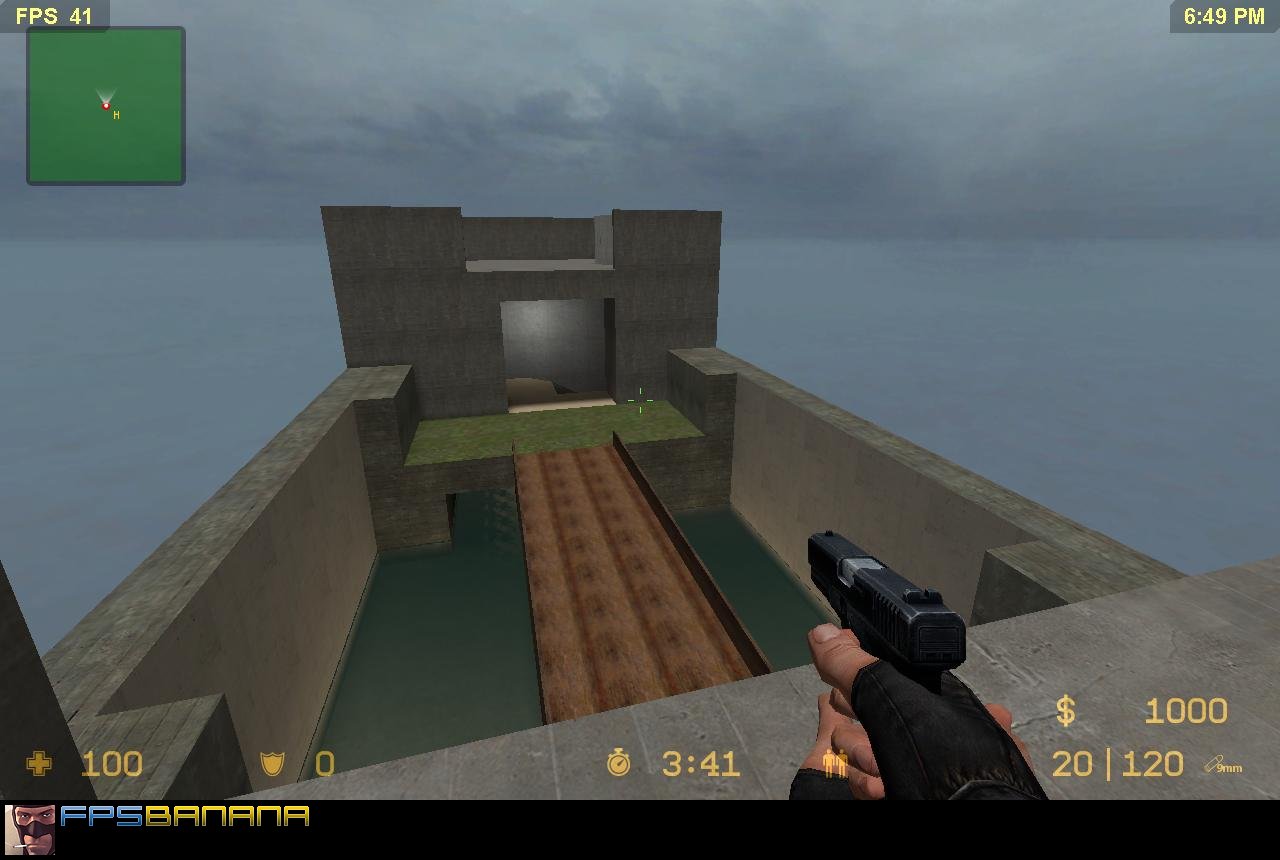Click the 3:41 round timer text
This screenshot has width=1280, height=860.
pos(700,763)
